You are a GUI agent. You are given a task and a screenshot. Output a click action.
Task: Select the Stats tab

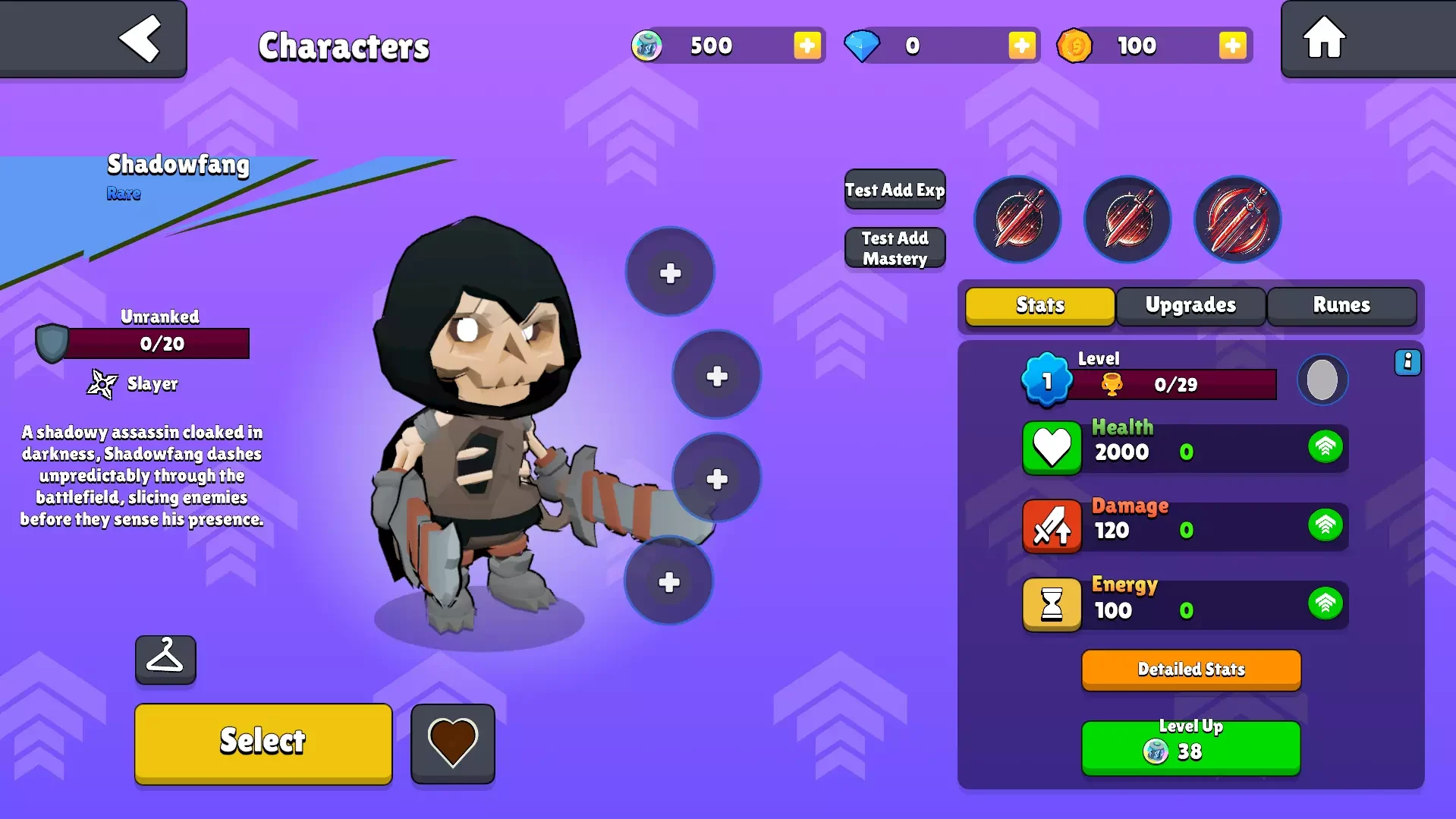pyautogui.click(x=1039, y=305)
